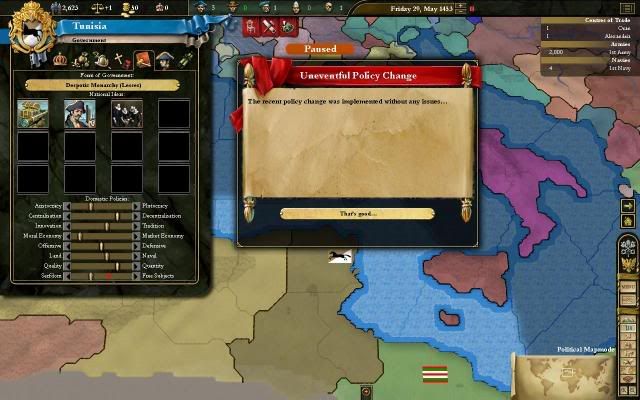Select the third national idea portrait

click(x=127, y=115)
